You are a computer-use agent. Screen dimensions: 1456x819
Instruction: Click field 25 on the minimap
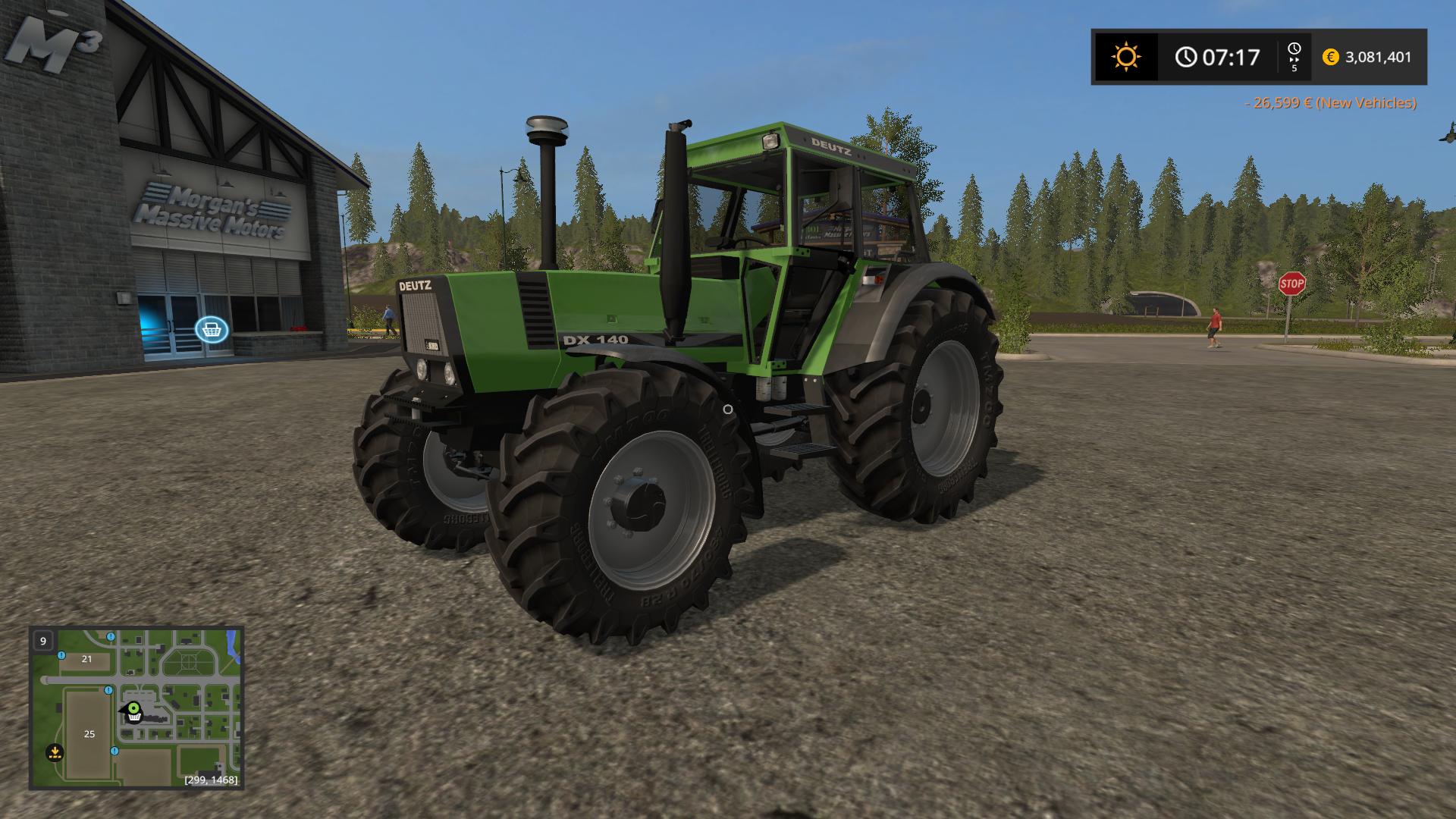(x=89, y=734)
